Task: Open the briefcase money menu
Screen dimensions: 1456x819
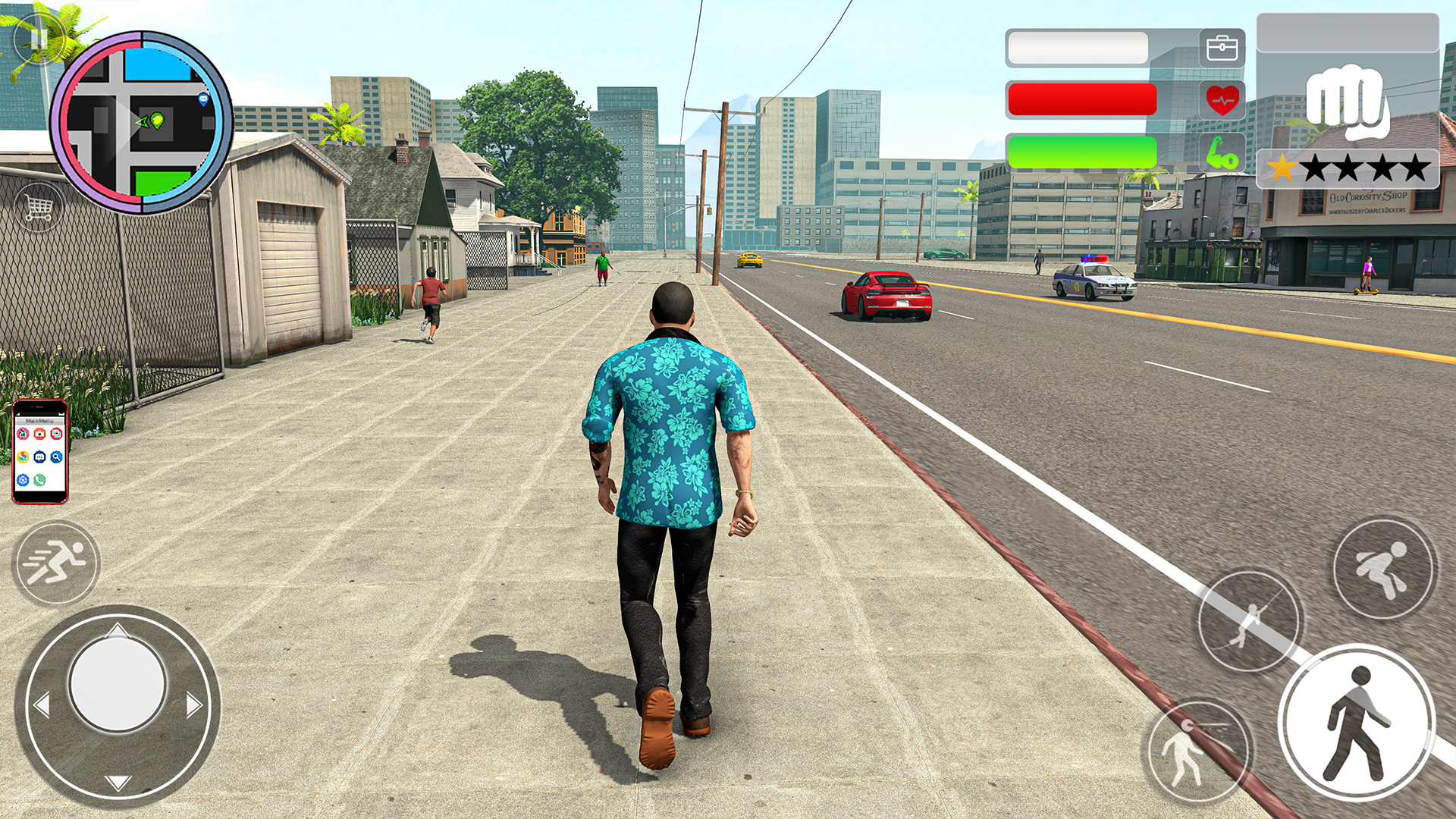Action: coord(1222,47)
